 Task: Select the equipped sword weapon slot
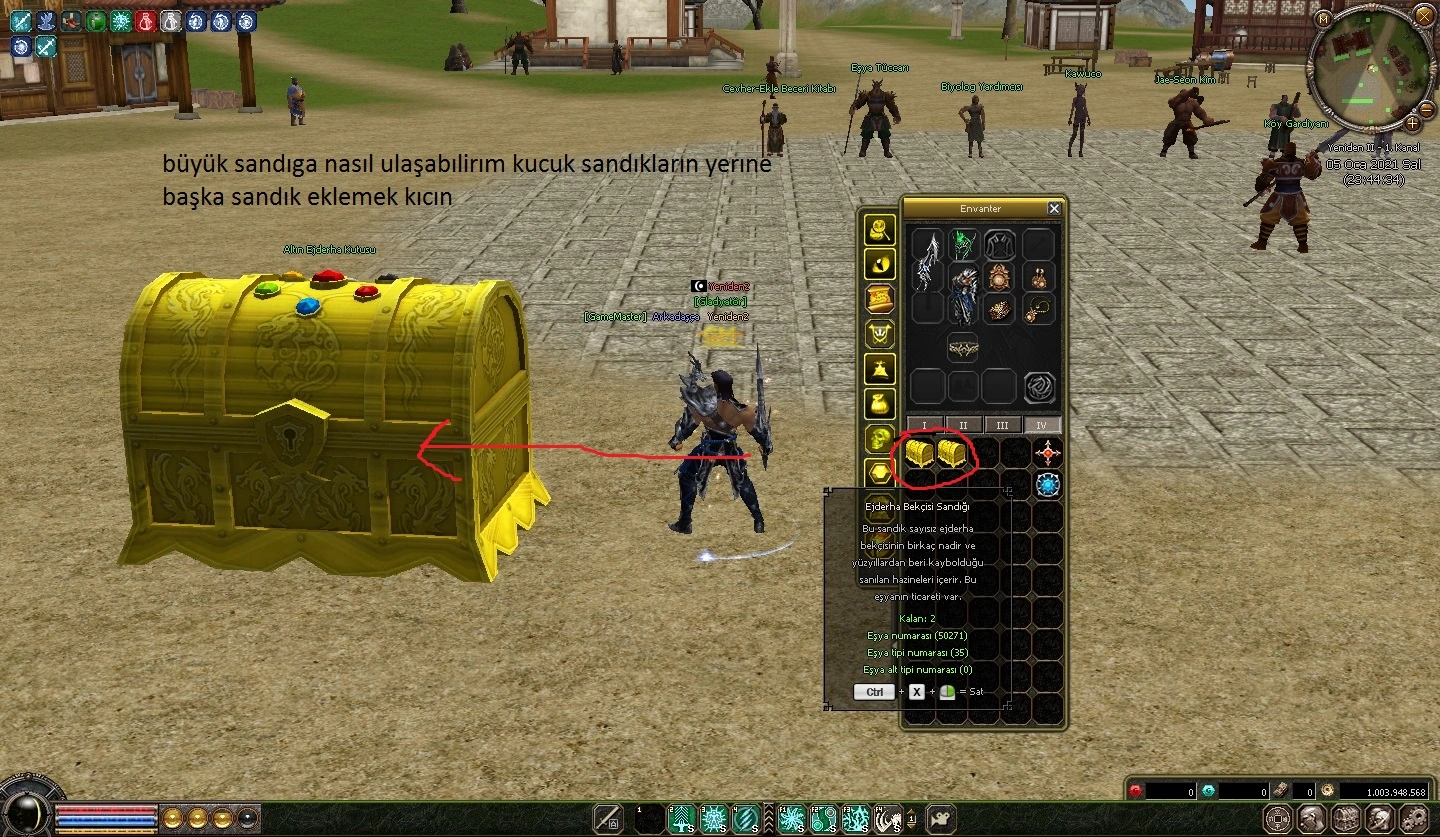pos(929,262)
